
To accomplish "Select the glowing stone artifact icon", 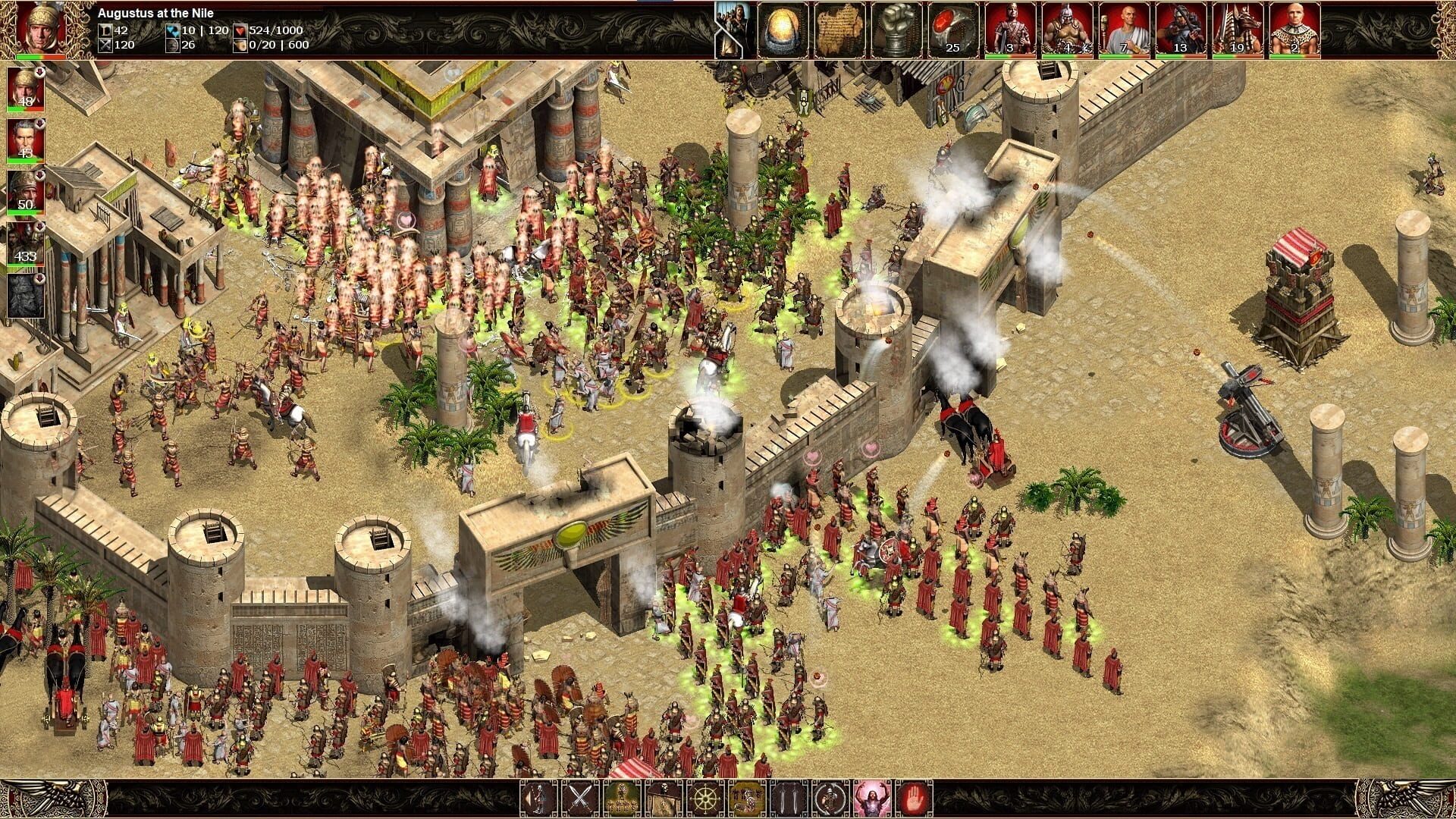I will [x=781, y=30].
